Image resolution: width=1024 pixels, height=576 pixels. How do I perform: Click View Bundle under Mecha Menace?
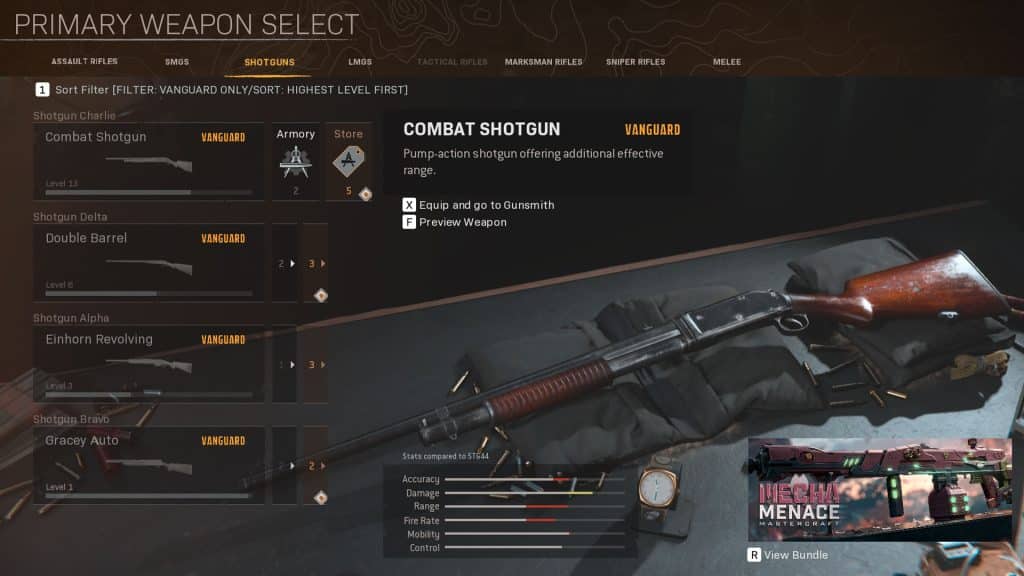pos(796,555)
